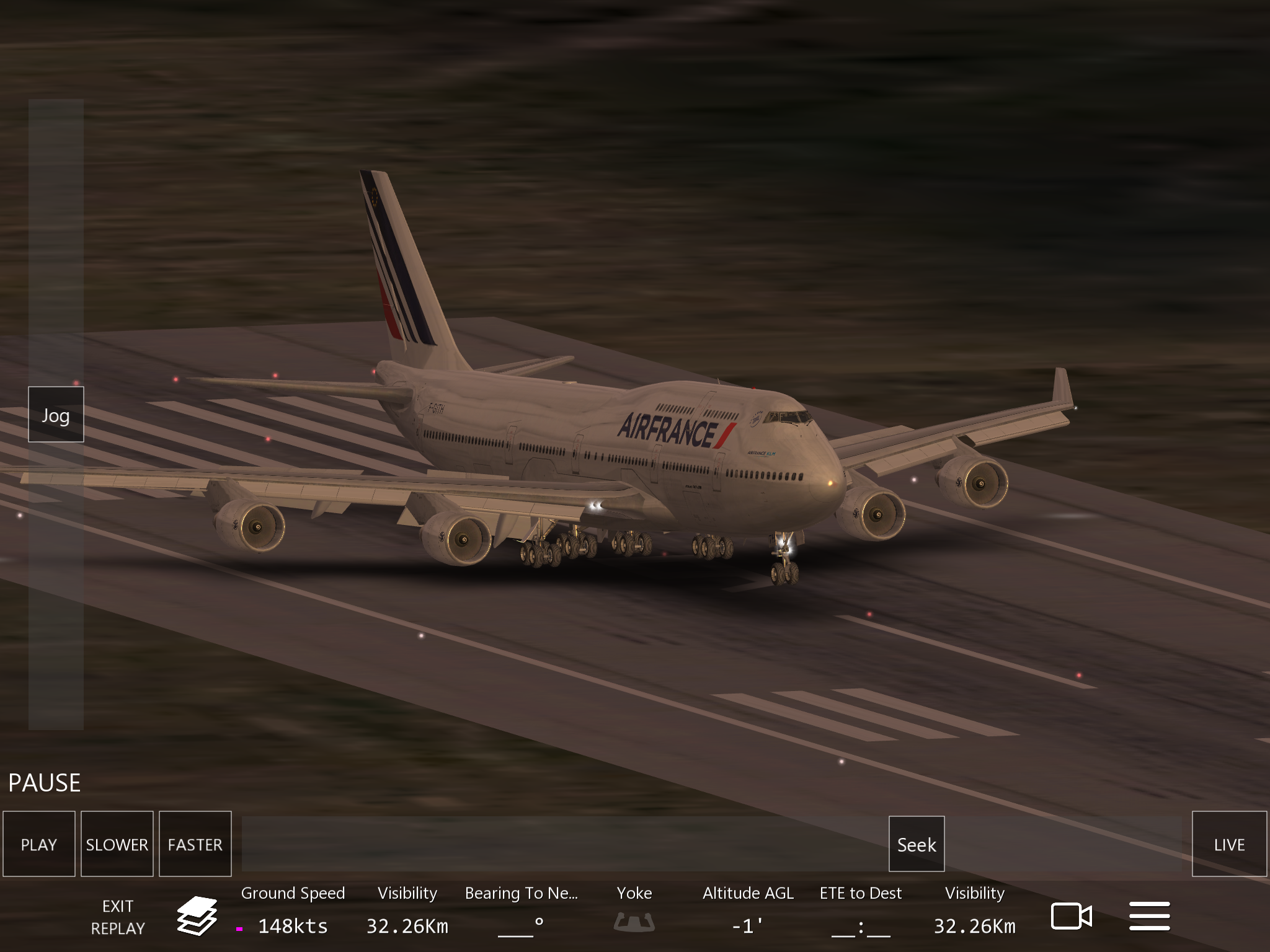Click the Jog slider handle
1270x952 pixels.
pyautogui.click(x=56, y=415)
